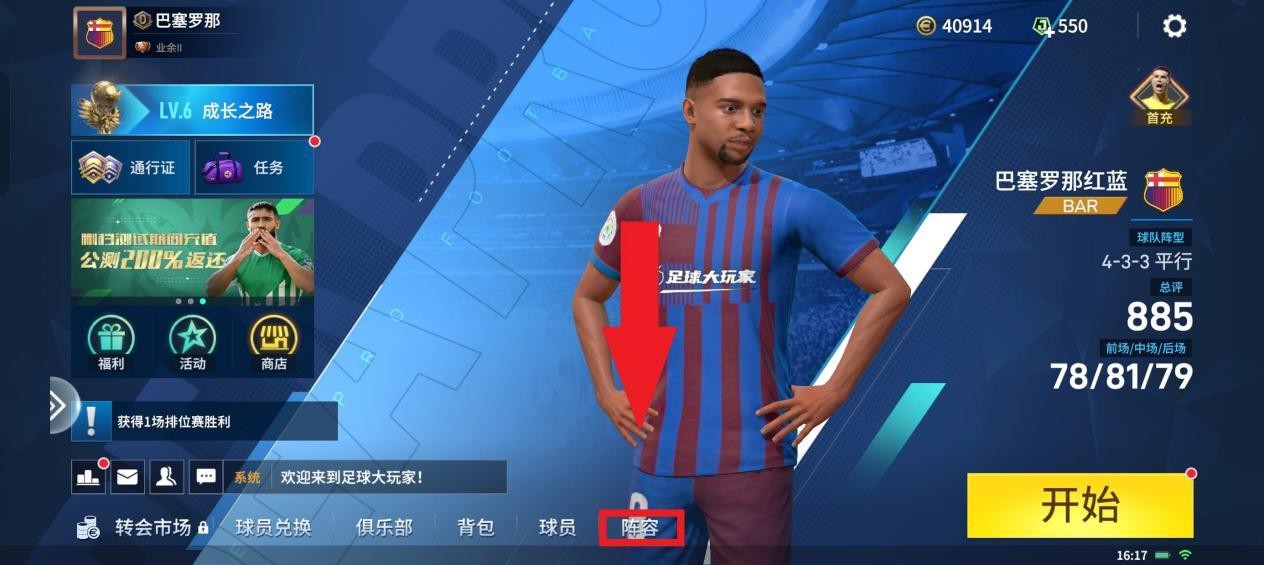Image resolution: width=1264 pixels, height=565 pixels.
Task: Open the friends silhouette icon
Action: [x=166, y=477]
